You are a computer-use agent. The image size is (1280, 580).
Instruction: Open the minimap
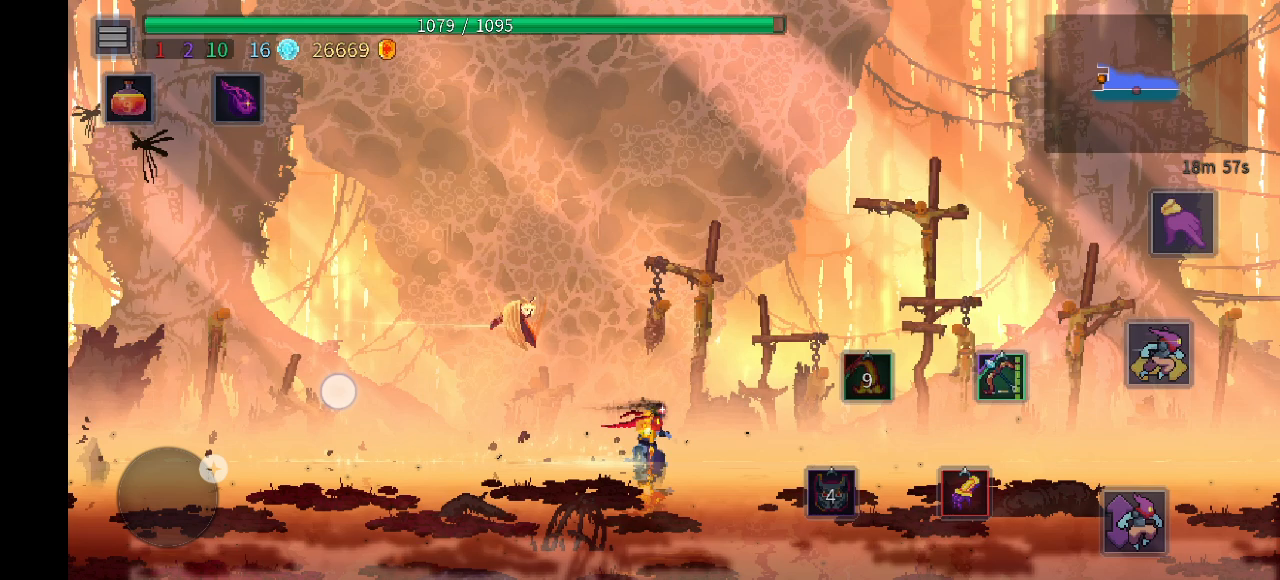(x=1144, y=84)
